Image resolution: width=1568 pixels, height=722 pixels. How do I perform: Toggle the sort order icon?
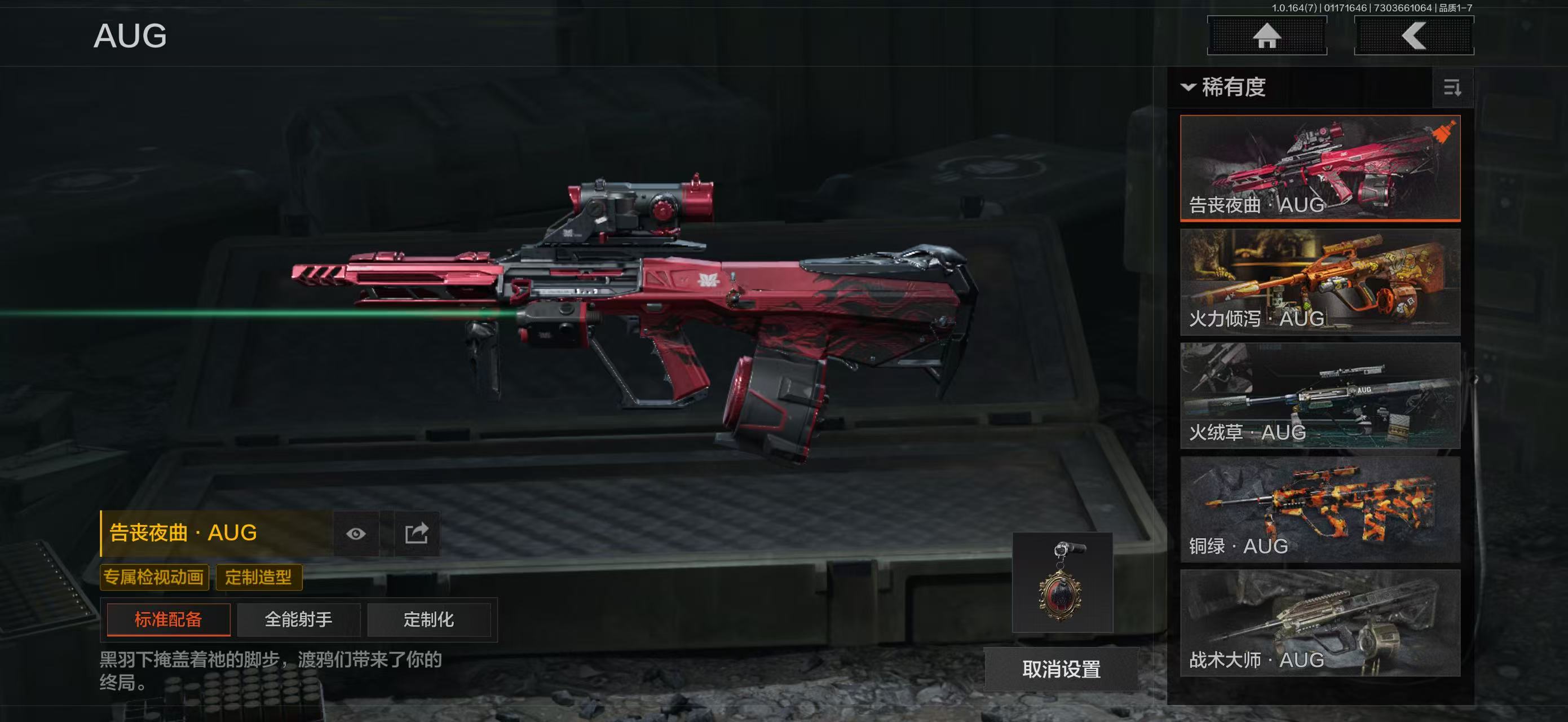(1452, 88)
